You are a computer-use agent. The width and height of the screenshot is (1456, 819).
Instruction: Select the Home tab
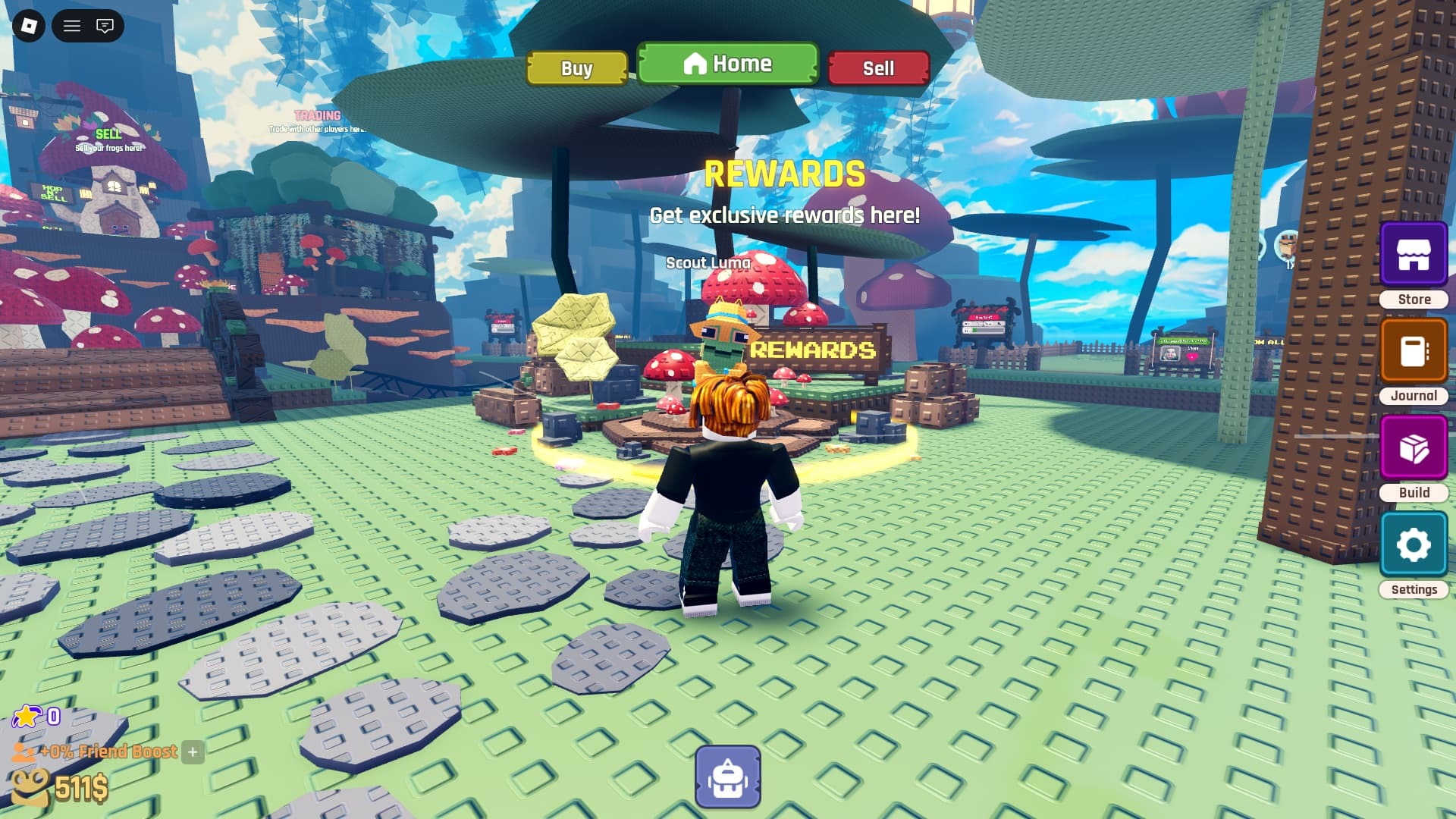point(726,64)
